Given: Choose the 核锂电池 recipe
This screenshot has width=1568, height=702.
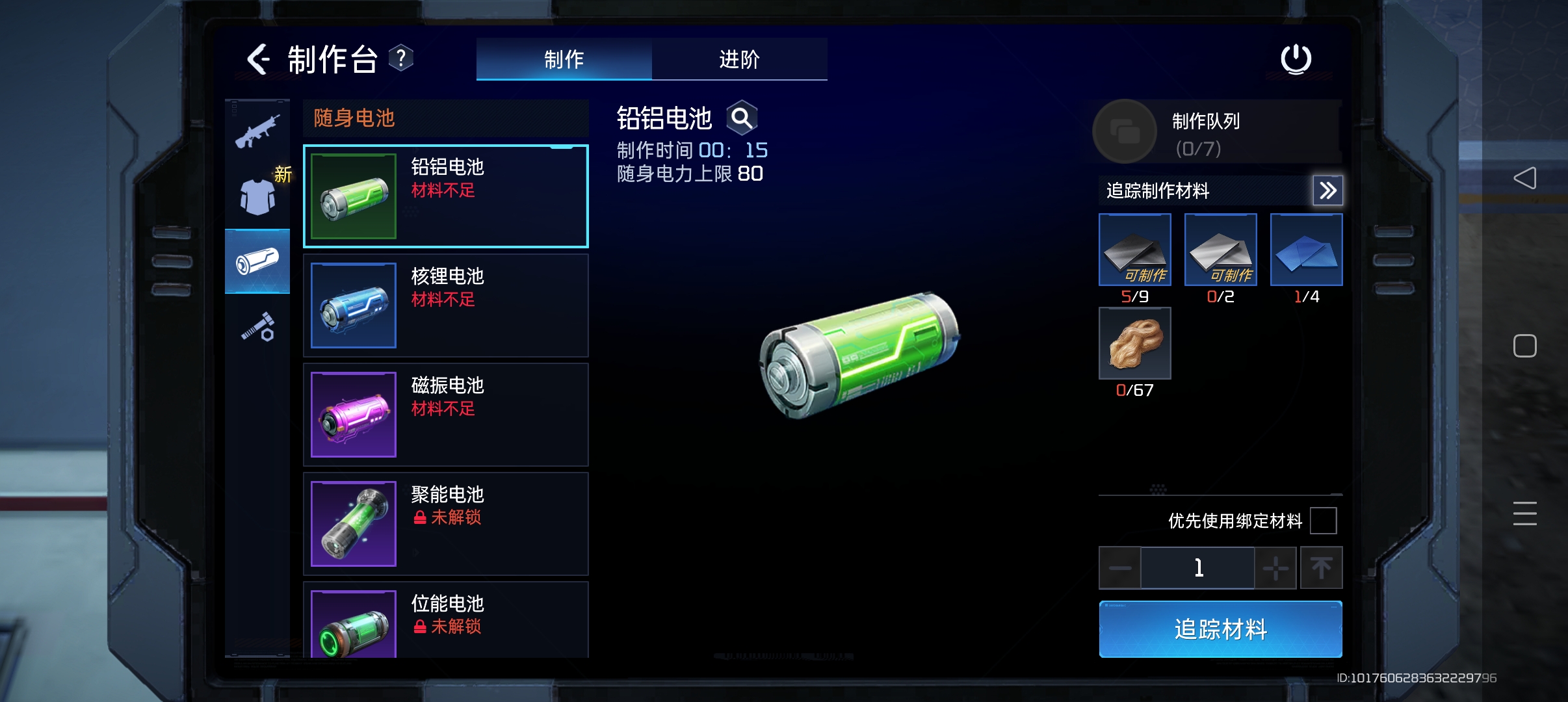Looking at the screenshot, I should pos(446,305).
